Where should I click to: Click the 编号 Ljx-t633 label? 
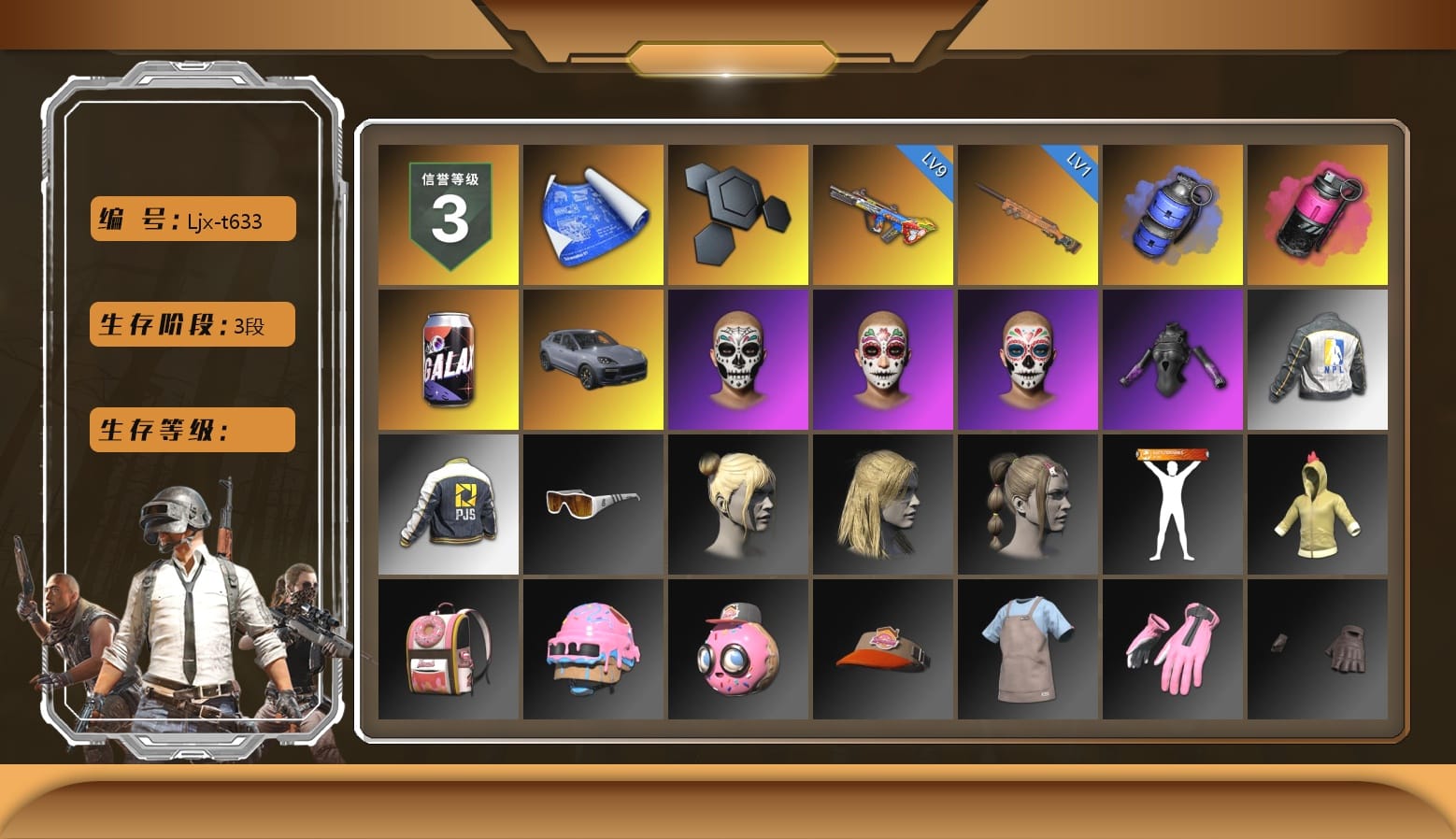[x=191, y=219]
